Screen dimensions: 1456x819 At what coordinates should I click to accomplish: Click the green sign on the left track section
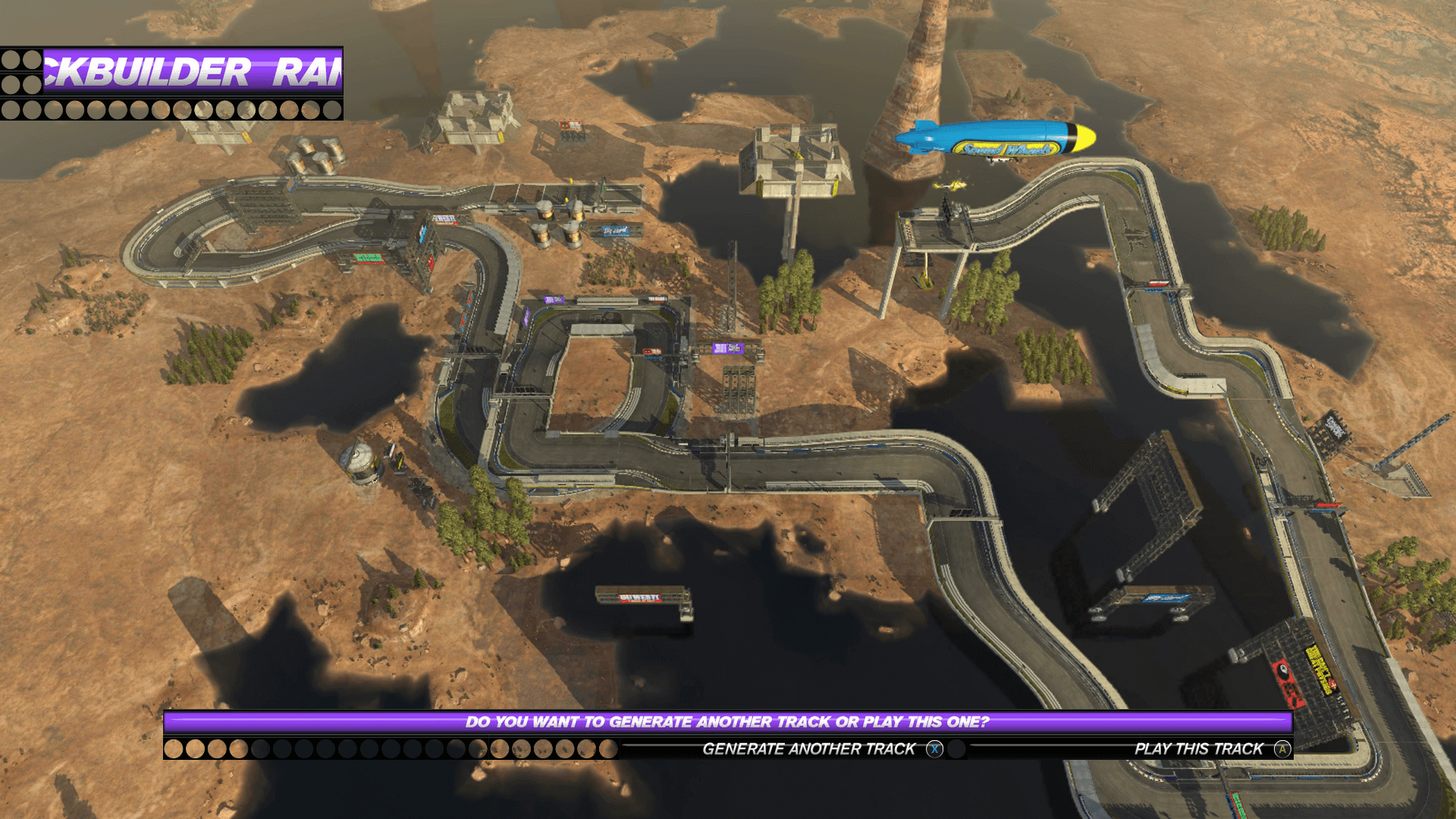(x=369, y=258)
